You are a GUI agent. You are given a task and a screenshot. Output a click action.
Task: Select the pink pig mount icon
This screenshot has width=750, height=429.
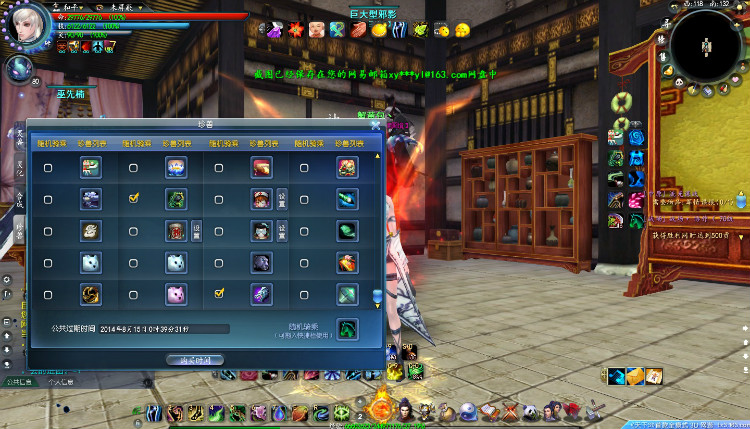176,294
